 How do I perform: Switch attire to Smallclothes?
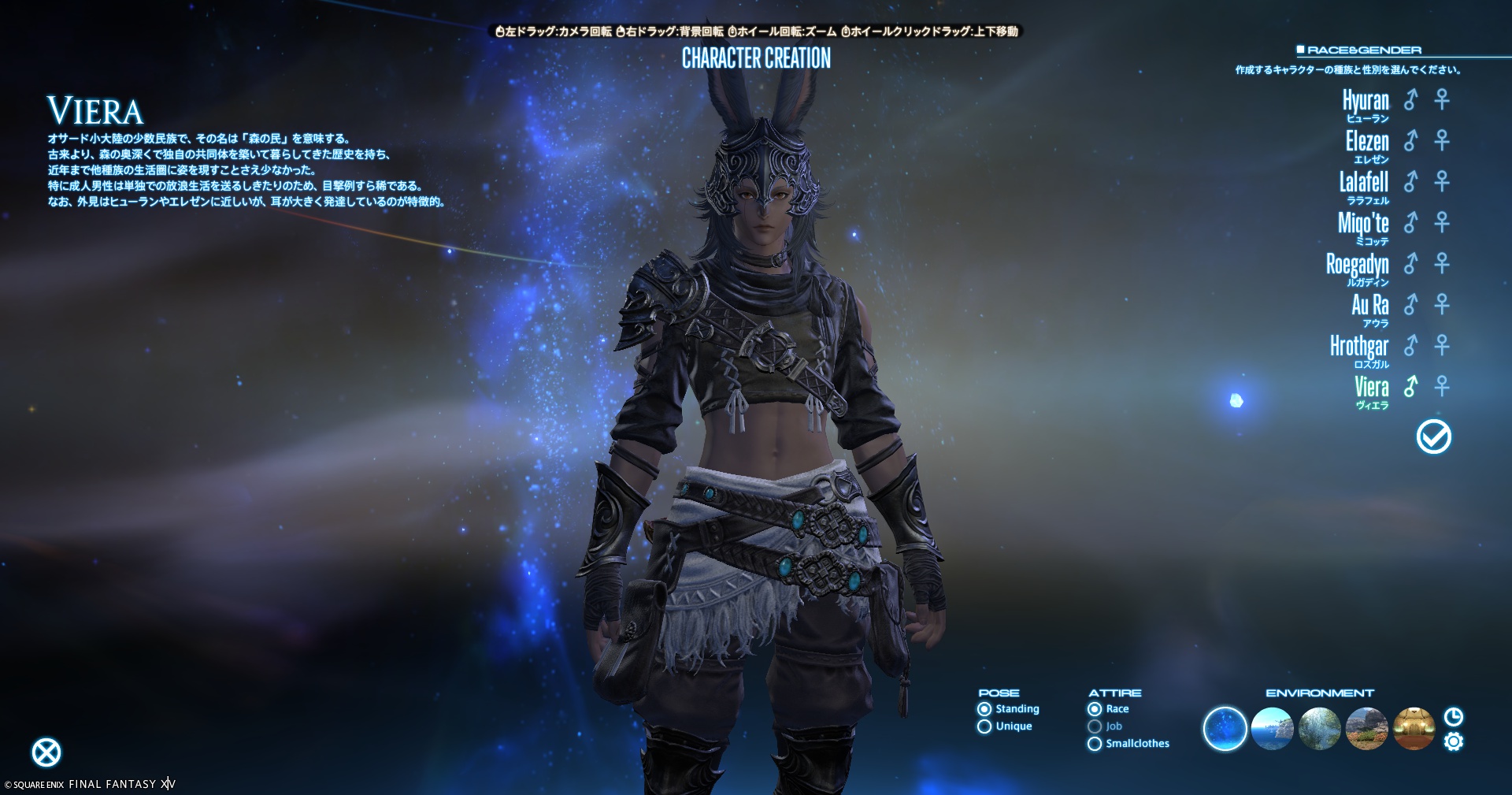click(1095, 744)
